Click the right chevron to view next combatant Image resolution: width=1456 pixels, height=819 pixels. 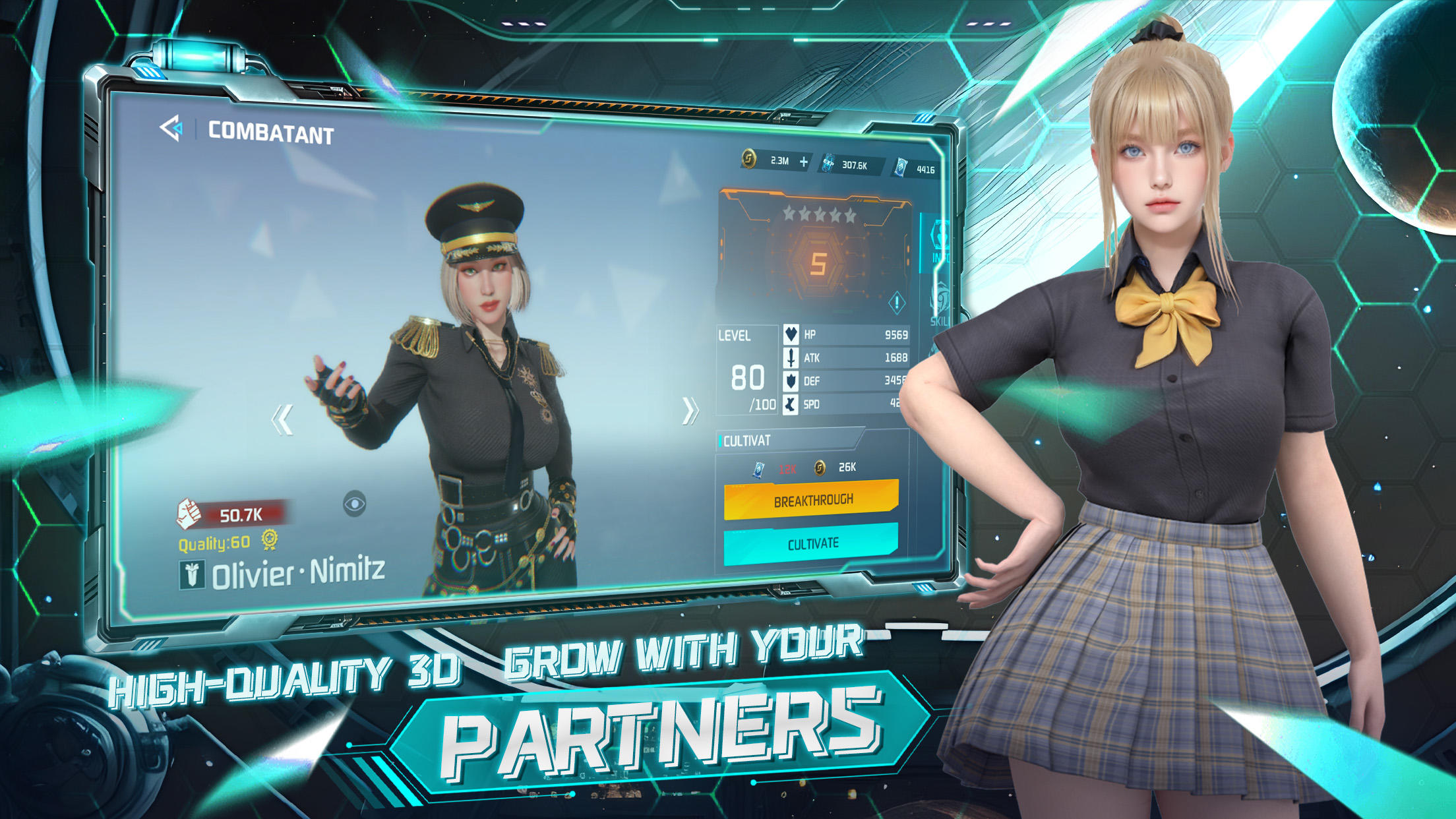pos(690,409)
